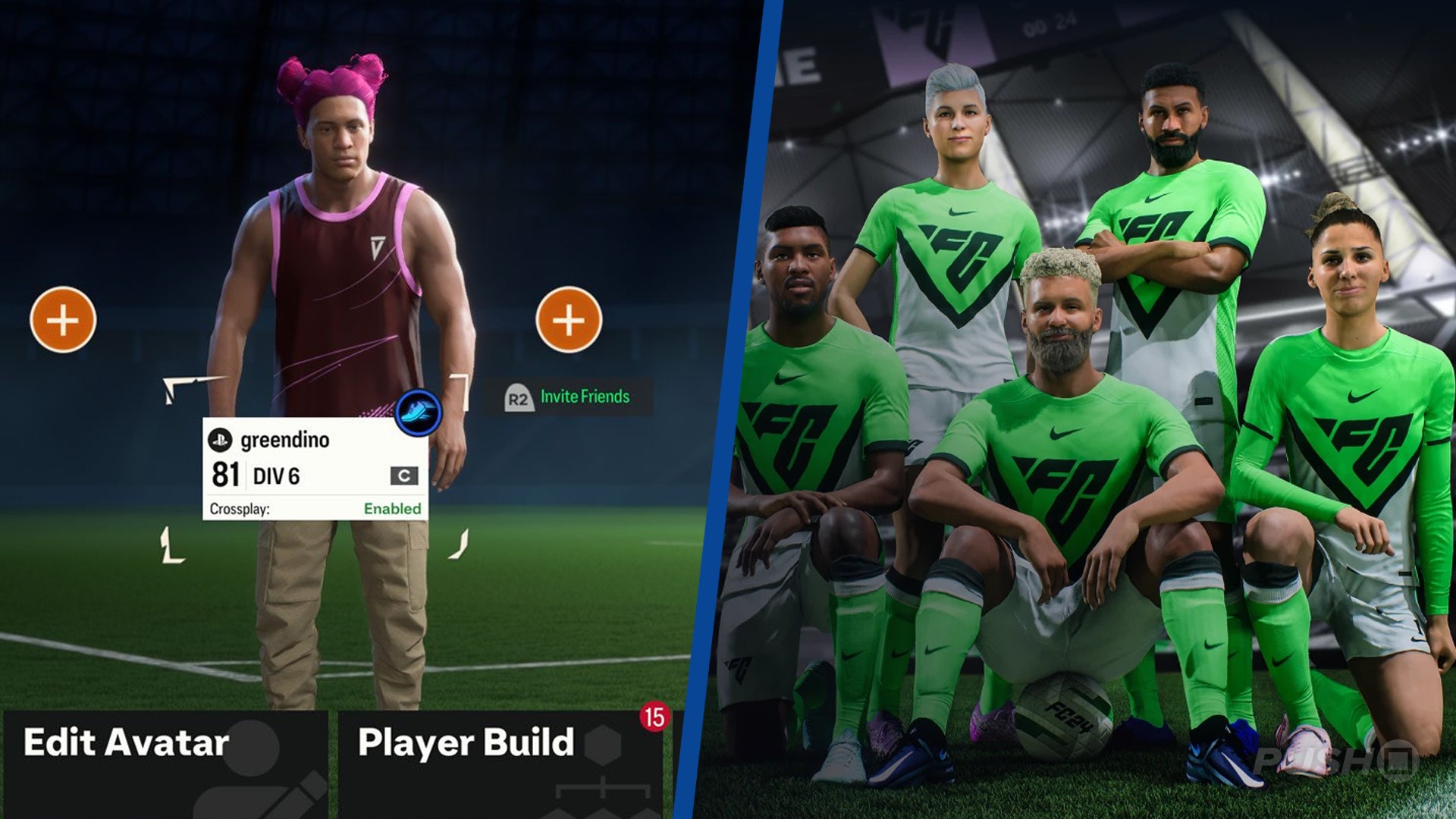
Task: Toggle the Crossplay Enabled setting
Action: [x=393, y=510]
